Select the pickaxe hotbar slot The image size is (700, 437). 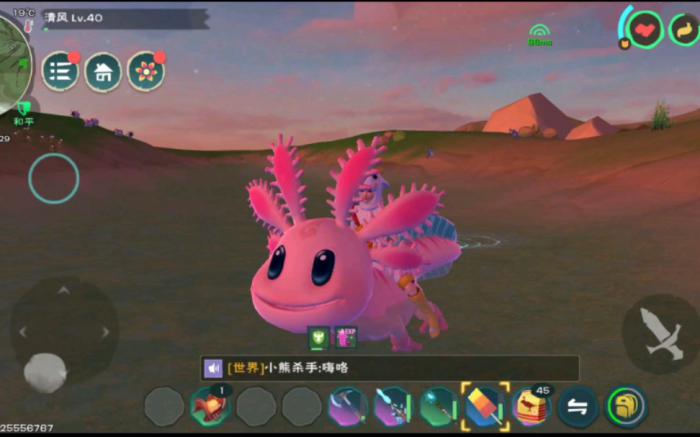347,406
